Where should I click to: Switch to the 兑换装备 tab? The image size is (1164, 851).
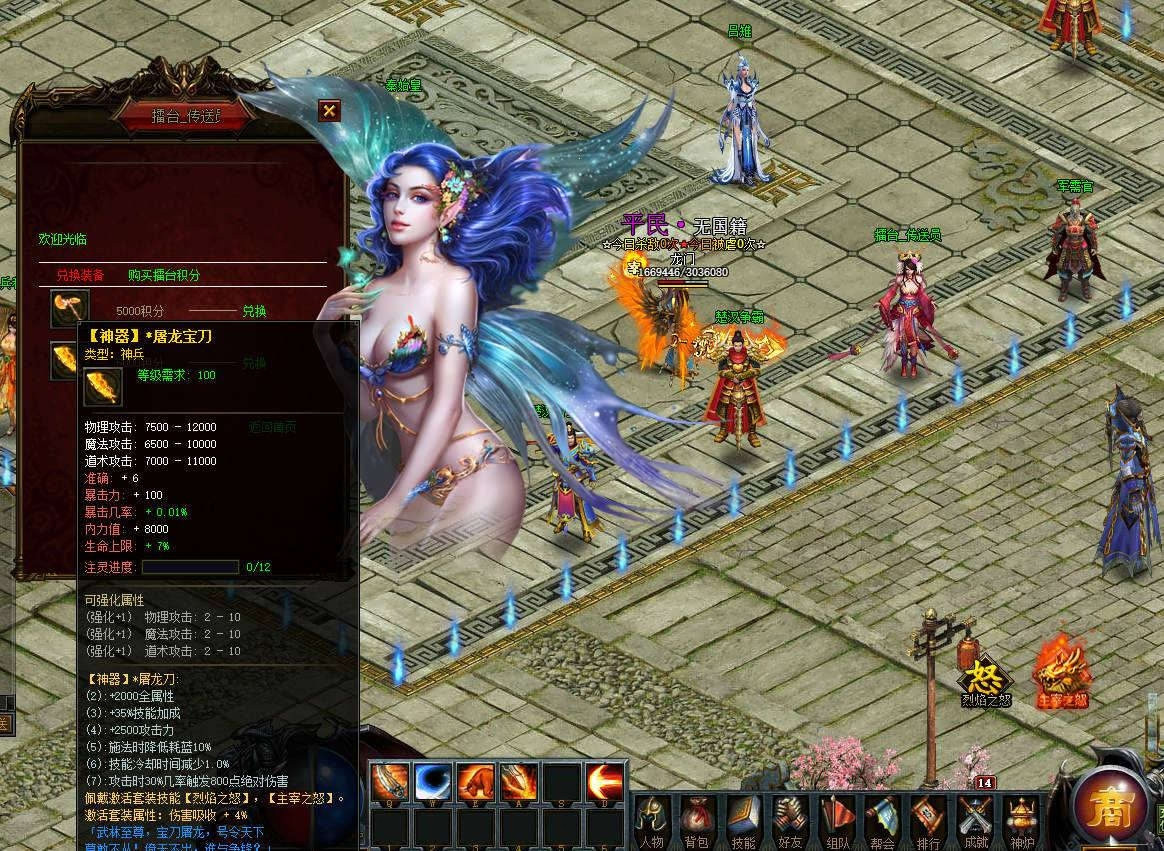pos(80,275)
